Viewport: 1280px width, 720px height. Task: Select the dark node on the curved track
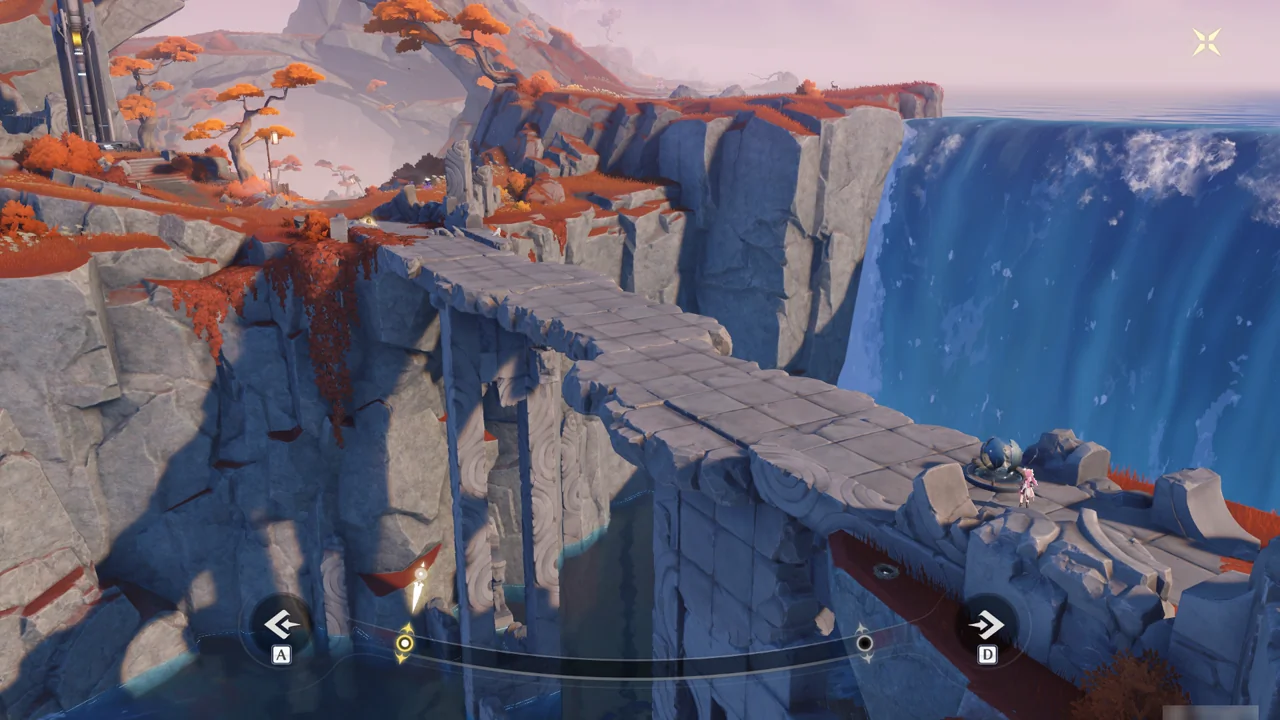pos(864,643)
